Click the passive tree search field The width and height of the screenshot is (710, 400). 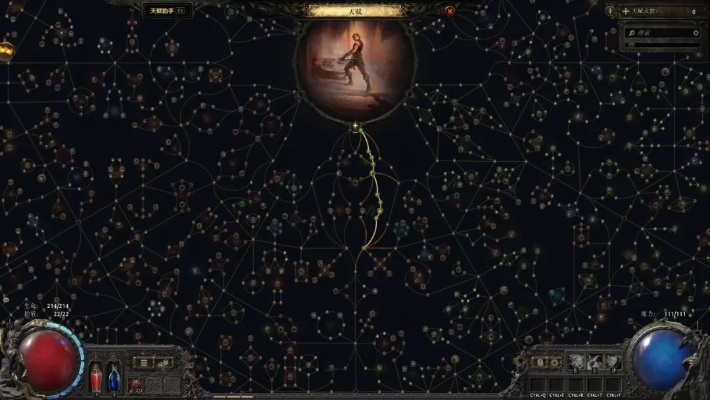click(662, 32)
